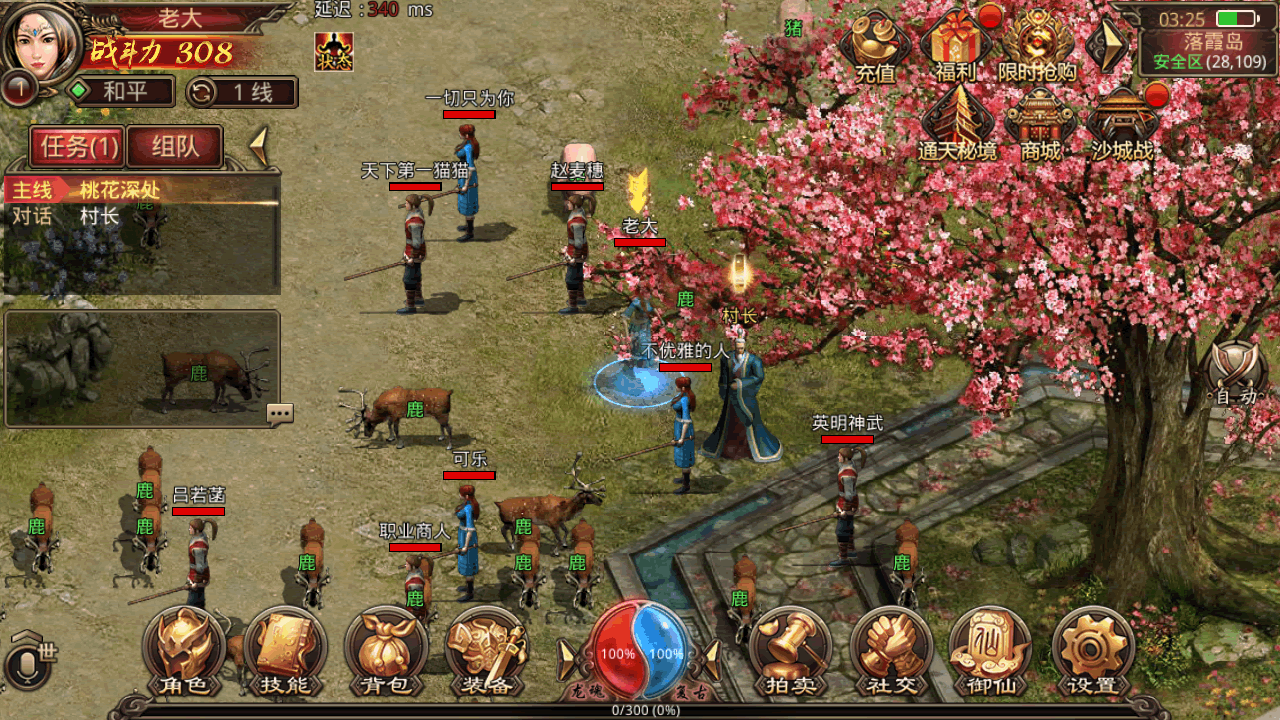Viewport: 1280px width, 720px height.
Task: Open the 角色 character menu
Action: pos(184,652)
